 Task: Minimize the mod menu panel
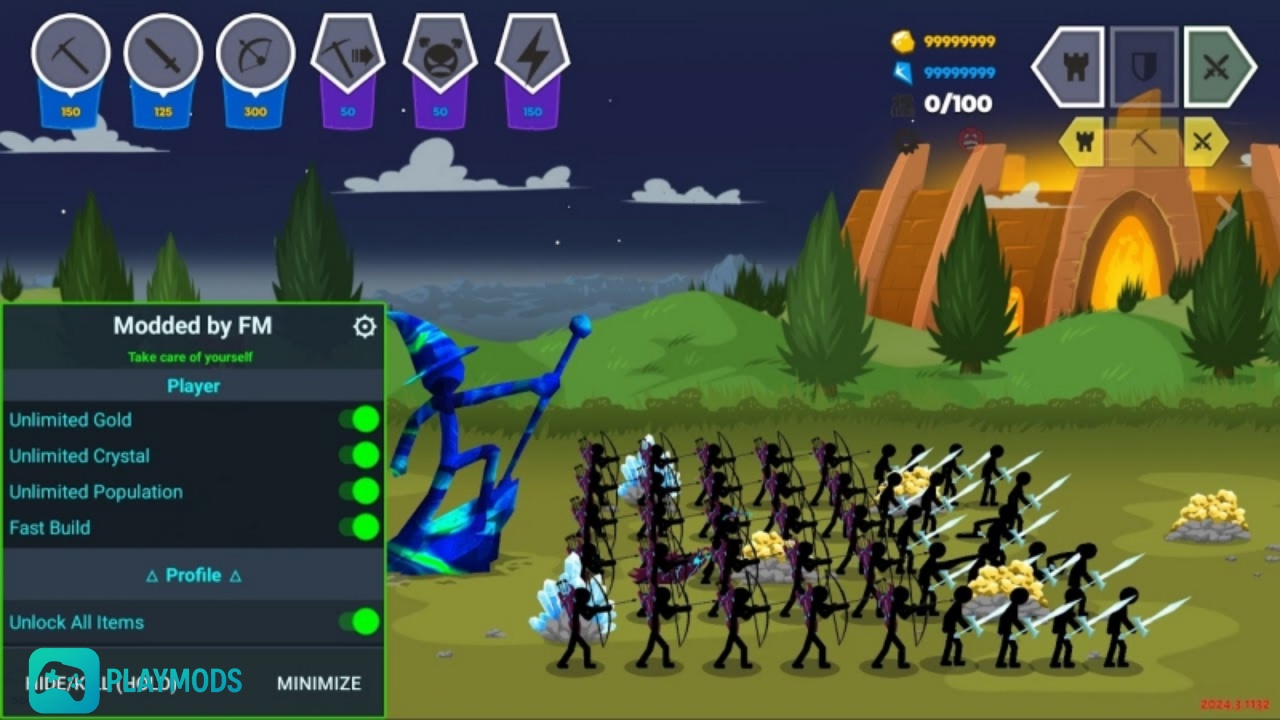pos(319,683)
